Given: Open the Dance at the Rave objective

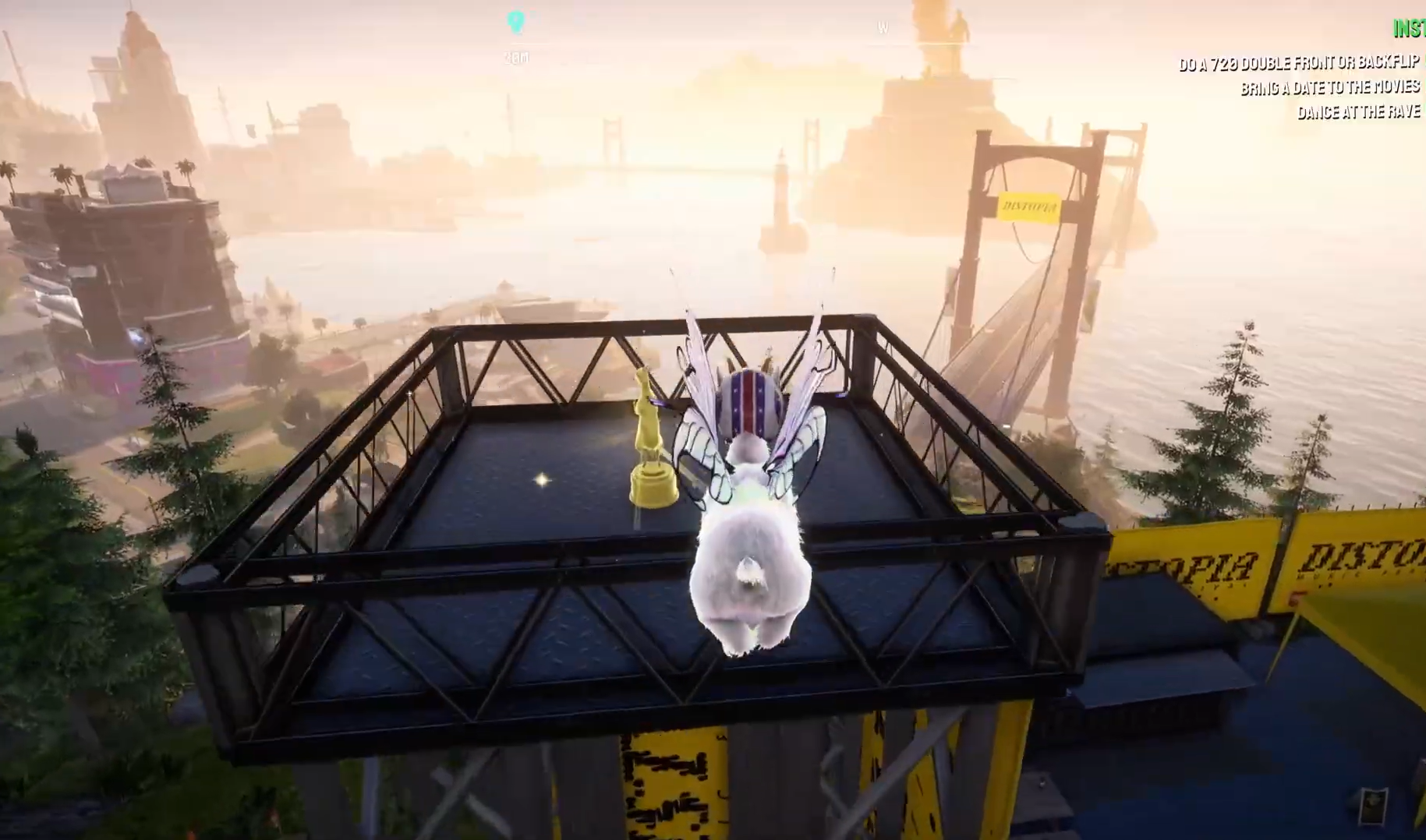Looking at the screenshot, I should (x=1358, y=112).
